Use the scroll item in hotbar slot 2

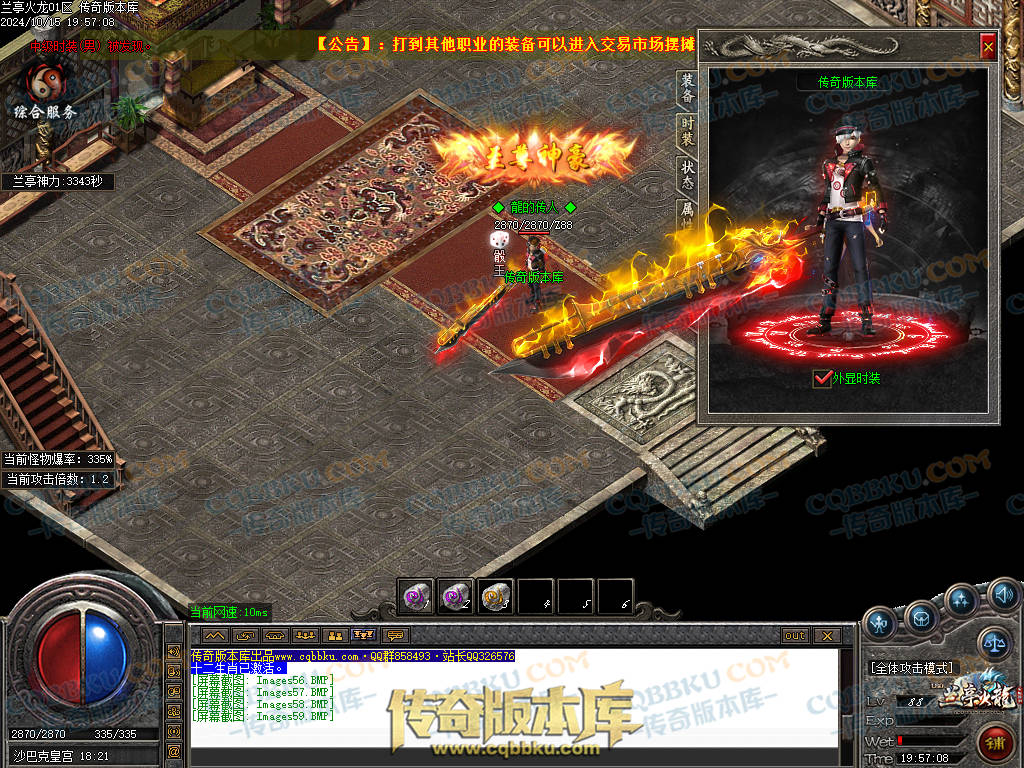click(x=455, y=596)
